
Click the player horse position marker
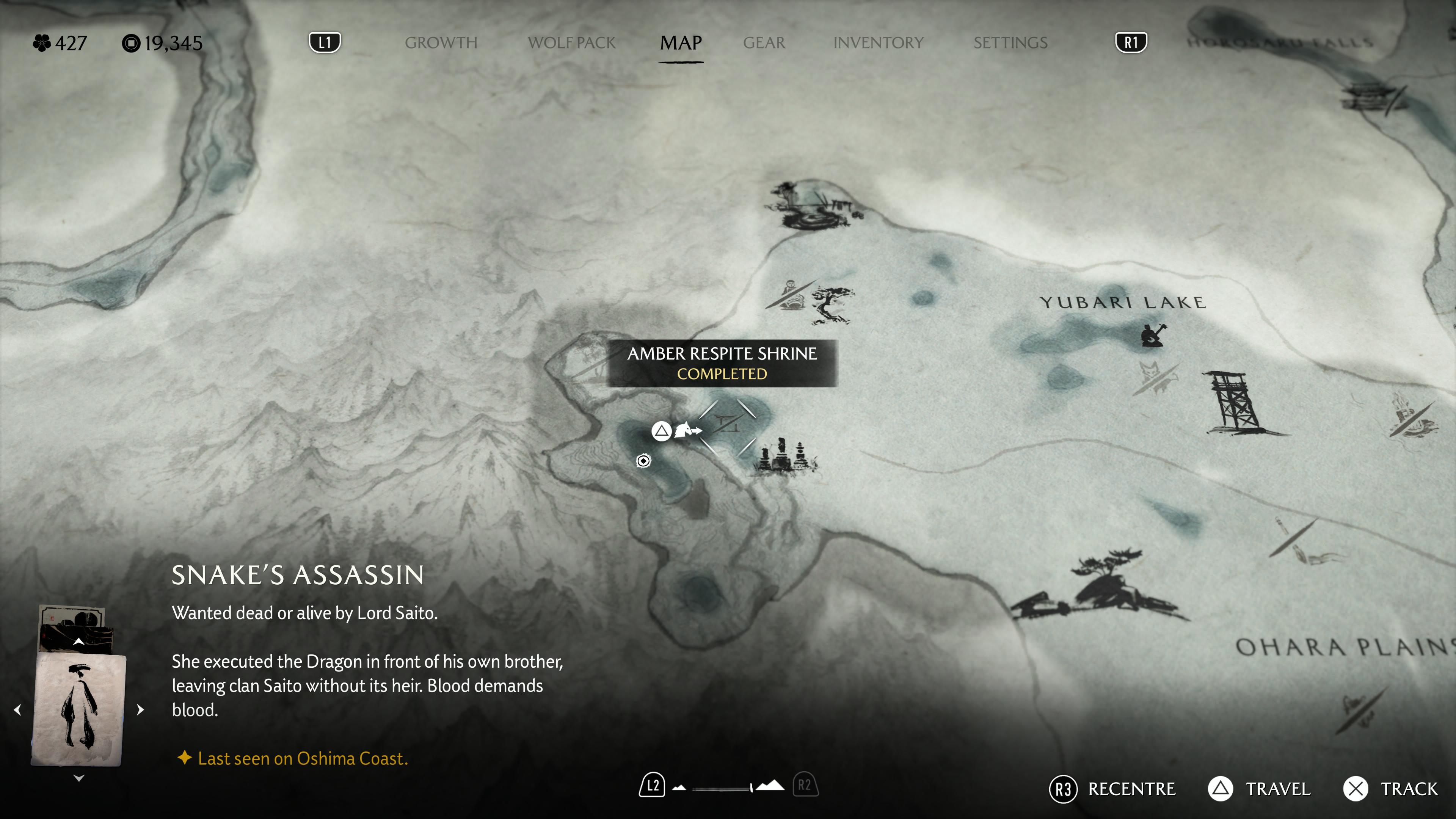687,430
